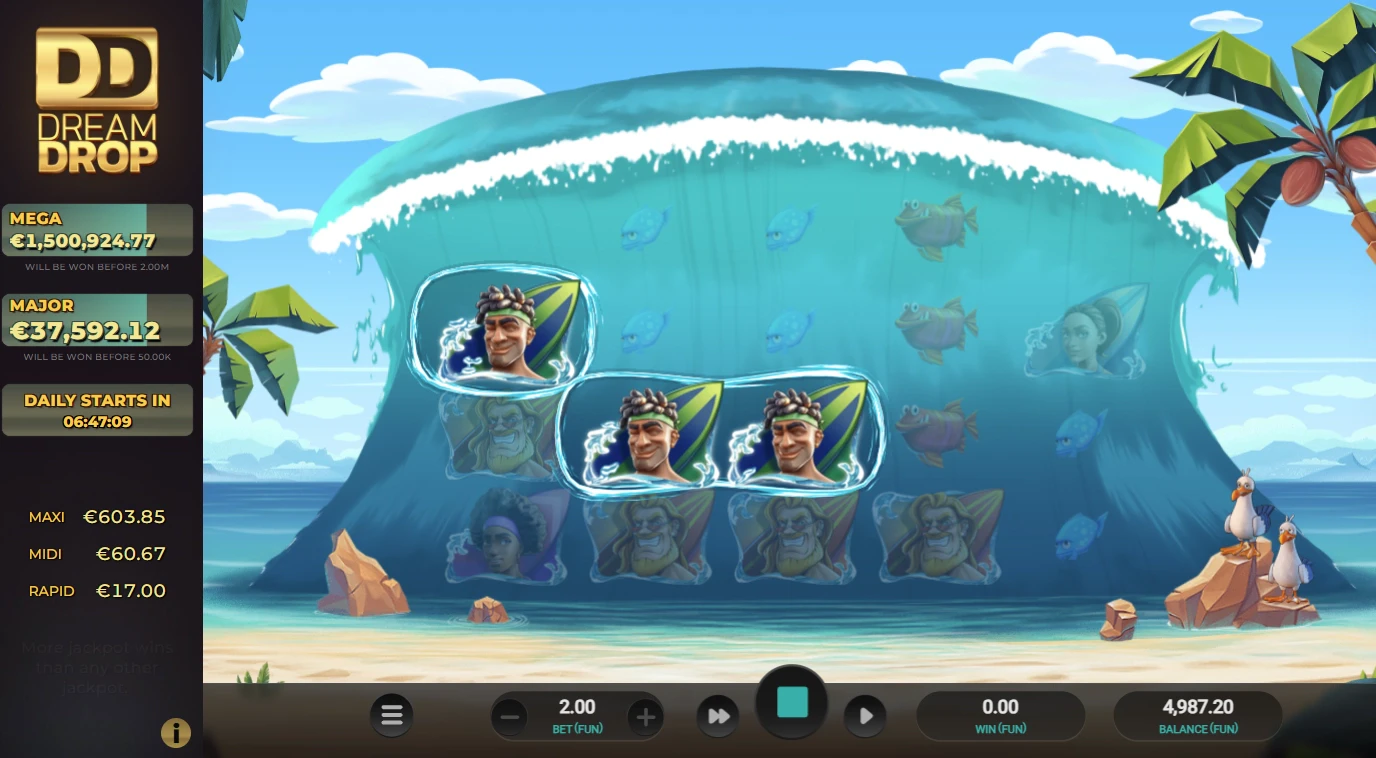Enable quick spin with the double-arrow control

pos(718,715)
